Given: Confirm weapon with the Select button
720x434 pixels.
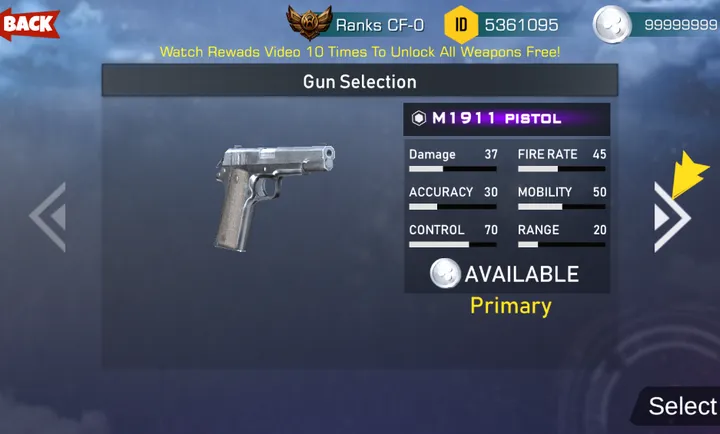Looking at the screenshot, I should (x=681, y=405).
